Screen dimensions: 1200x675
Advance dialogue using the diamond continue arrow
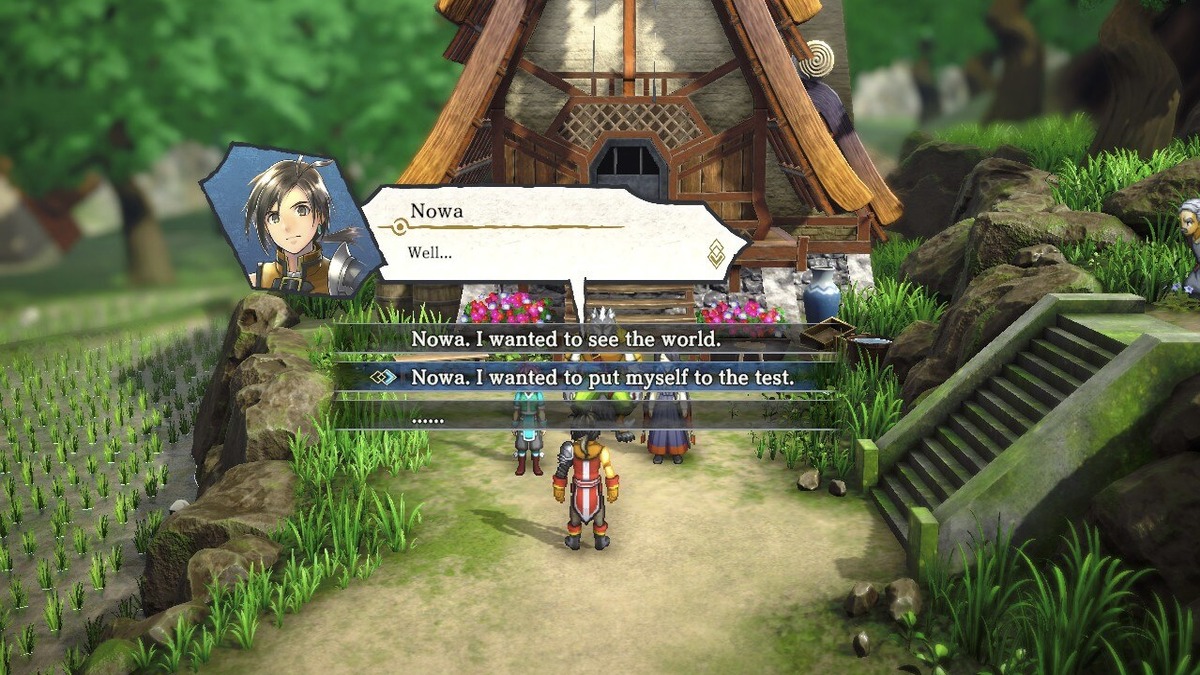tap(716, 255)
